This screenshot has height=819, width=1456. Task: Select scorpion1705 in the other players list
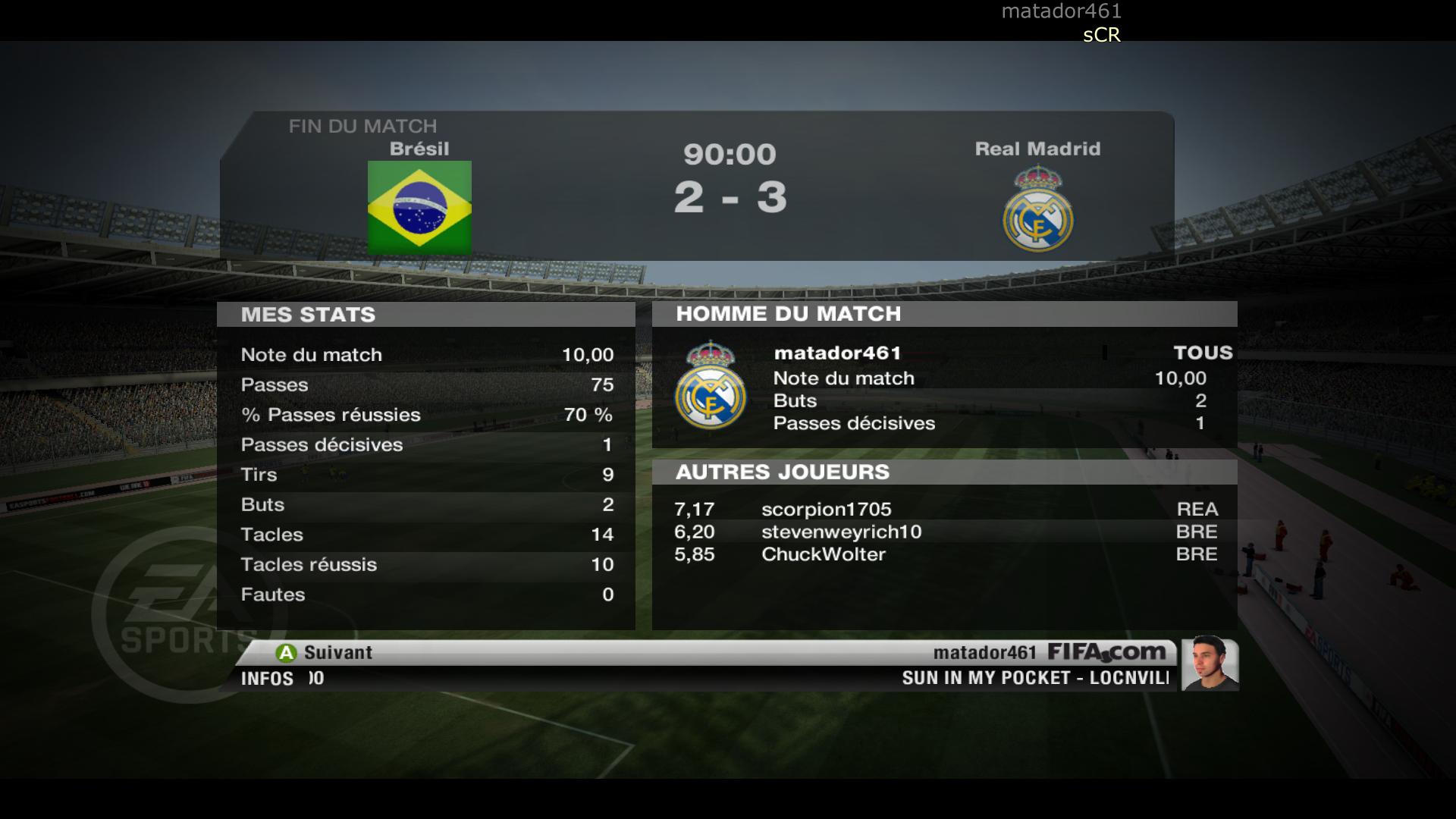(x=826, y=510)
